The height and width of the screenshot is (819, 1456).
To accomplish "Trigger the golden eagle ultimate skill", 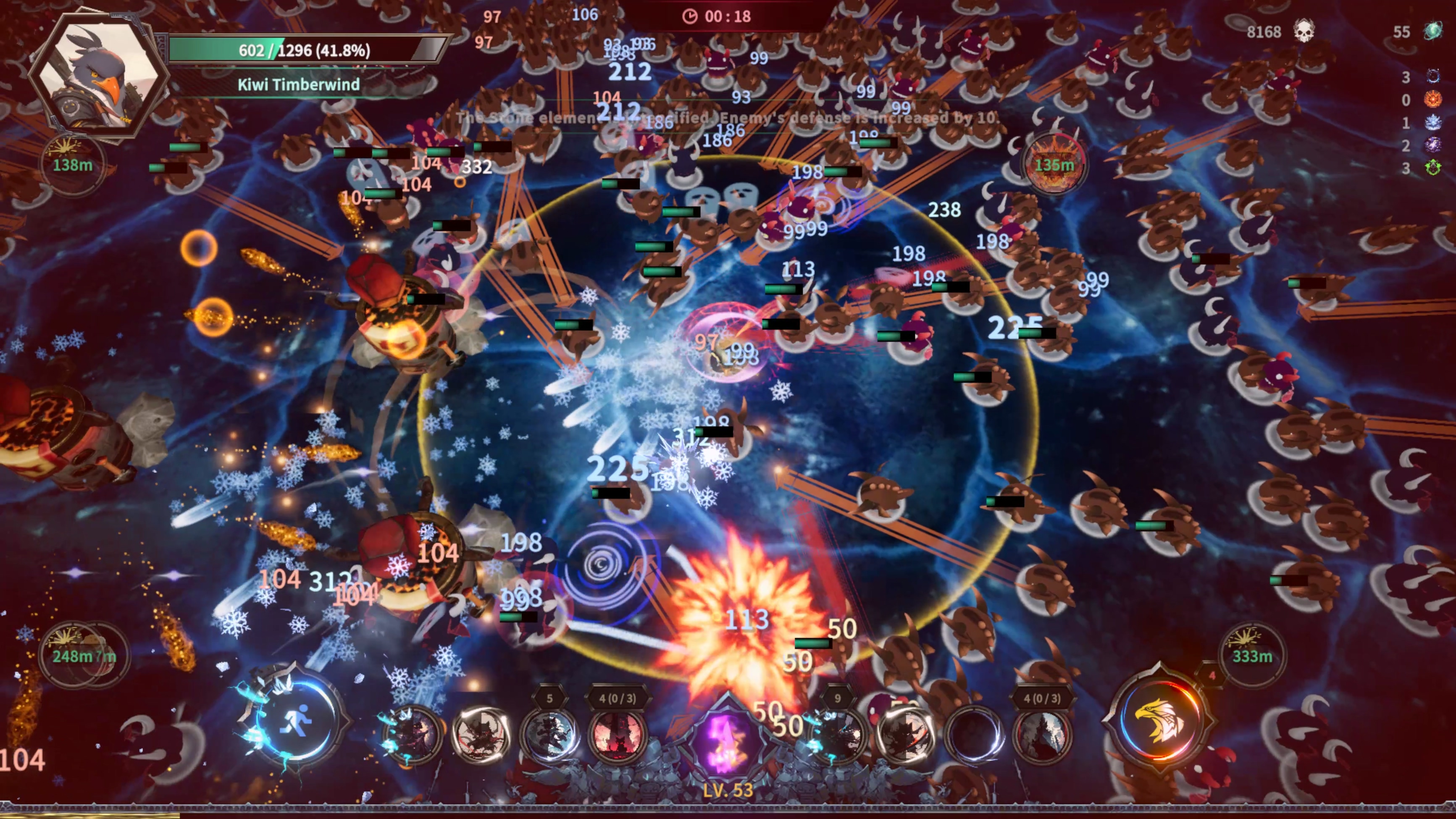I will [x=1159, y=721].
